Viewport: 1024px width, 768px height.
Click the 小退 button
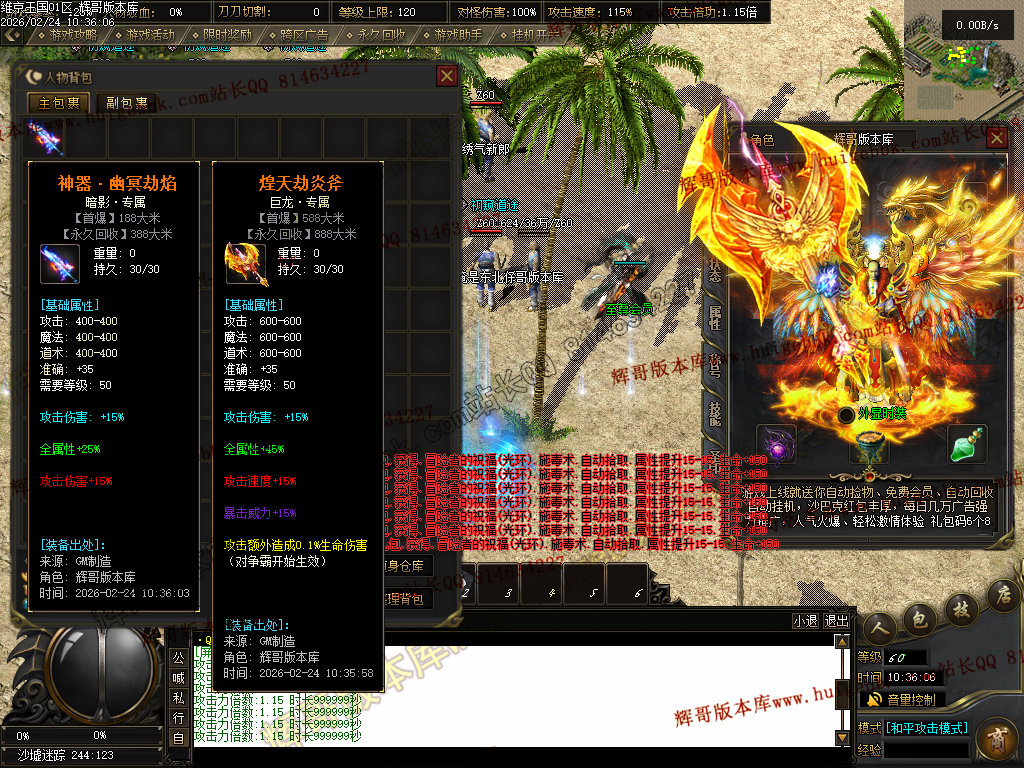(x=805, y=620)
